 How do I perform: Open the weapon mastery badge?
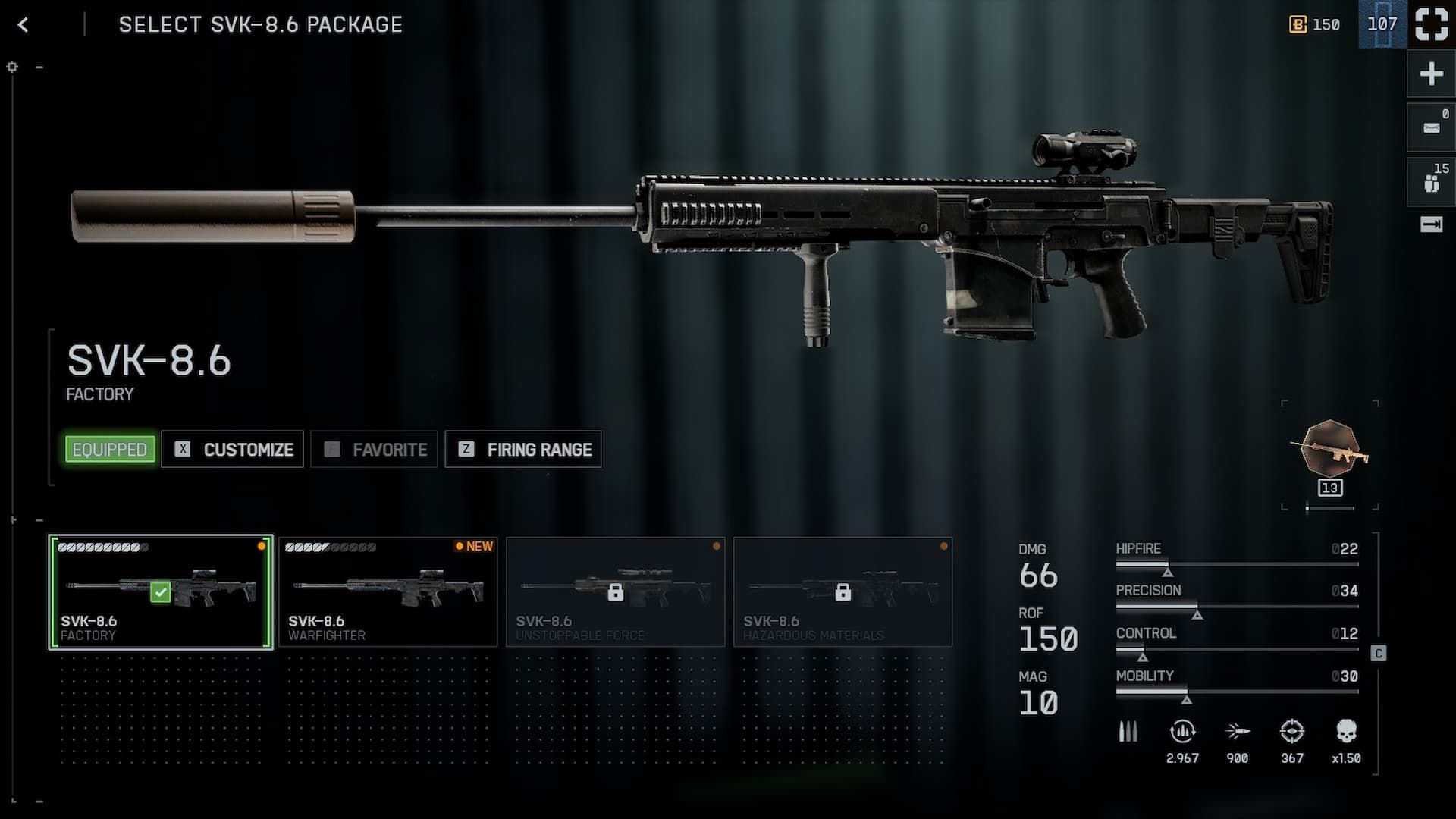coord(1330,453)
